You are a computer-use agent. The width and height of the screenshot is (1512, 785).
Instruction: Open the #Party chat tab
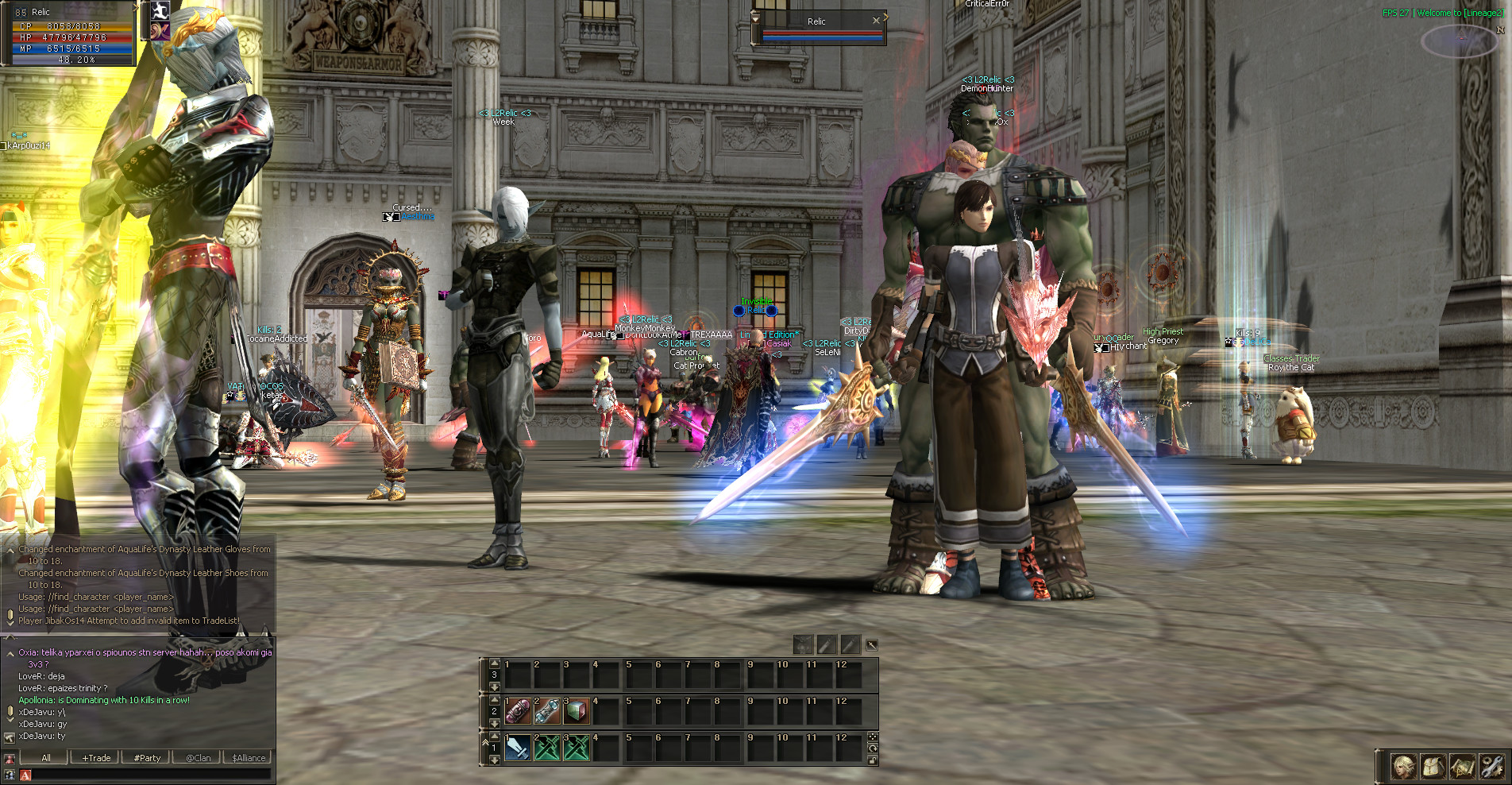point(147,758)
